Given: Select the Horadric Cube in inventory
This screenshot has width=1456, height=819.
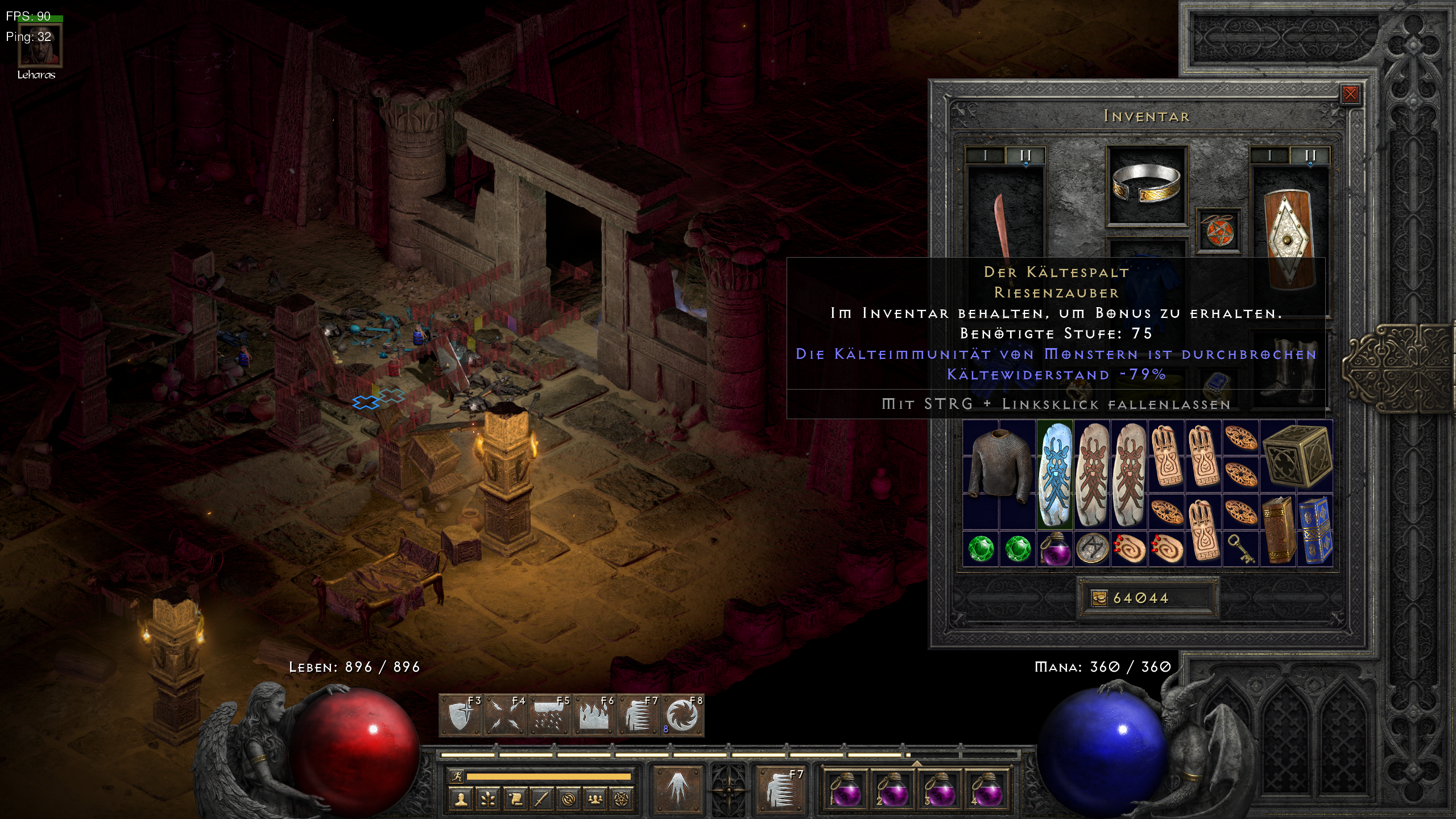Looking at the screenshot, I should [x=1297, y=456].
